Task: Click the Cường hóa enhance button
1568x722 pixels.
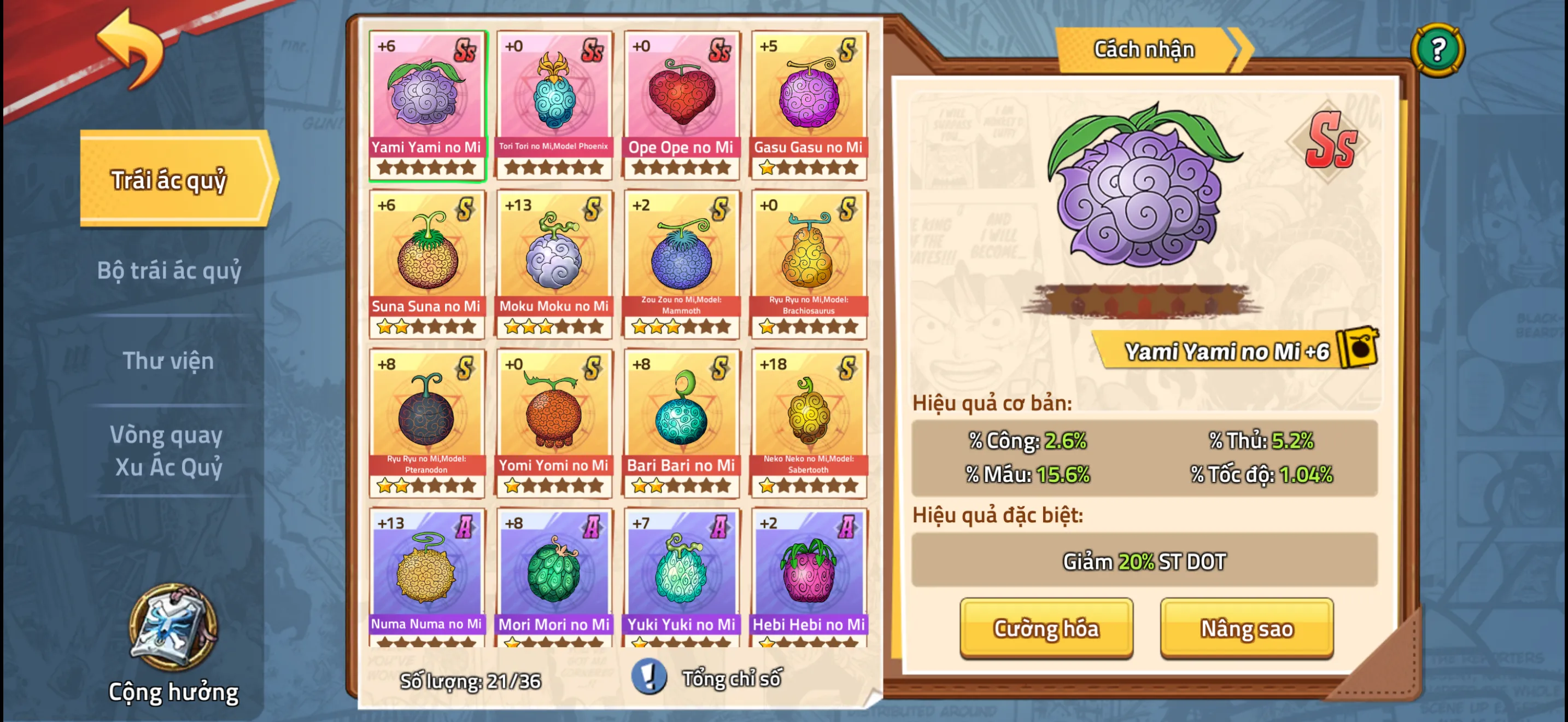Action: click(x=1046, y=627)
